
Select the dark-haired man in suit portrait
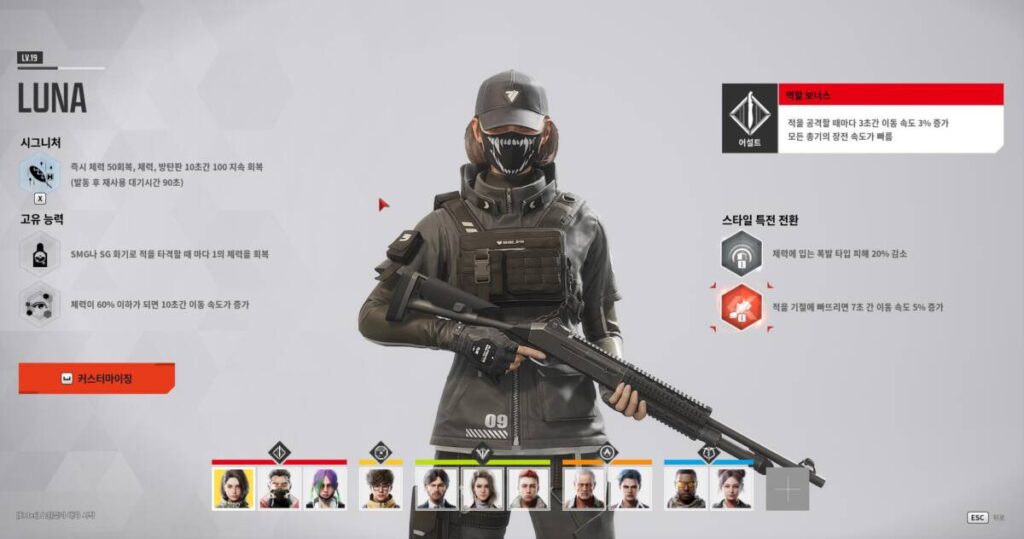point(437,488)
